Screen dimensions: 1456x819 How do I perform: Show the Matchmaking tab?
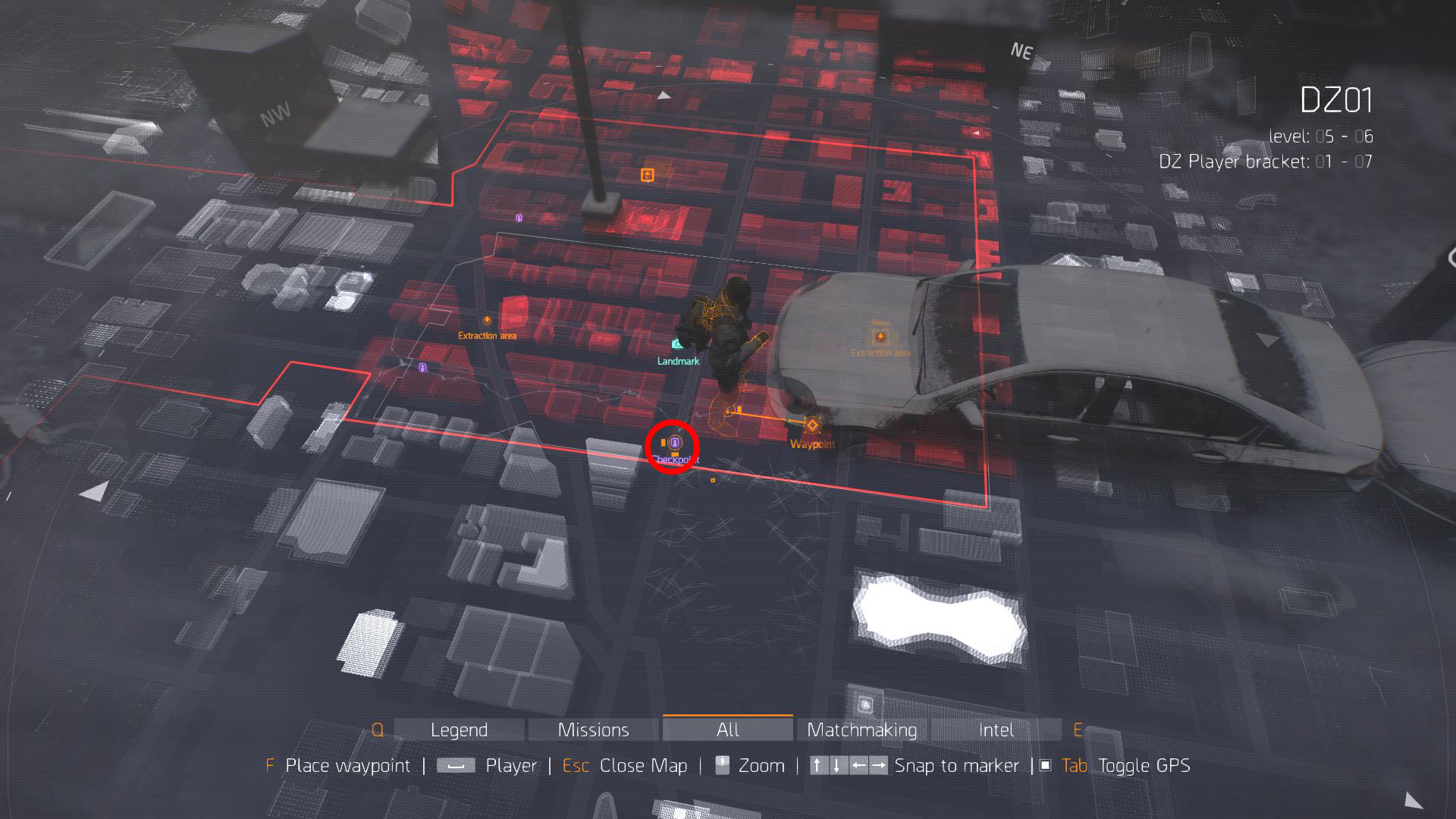861,730
